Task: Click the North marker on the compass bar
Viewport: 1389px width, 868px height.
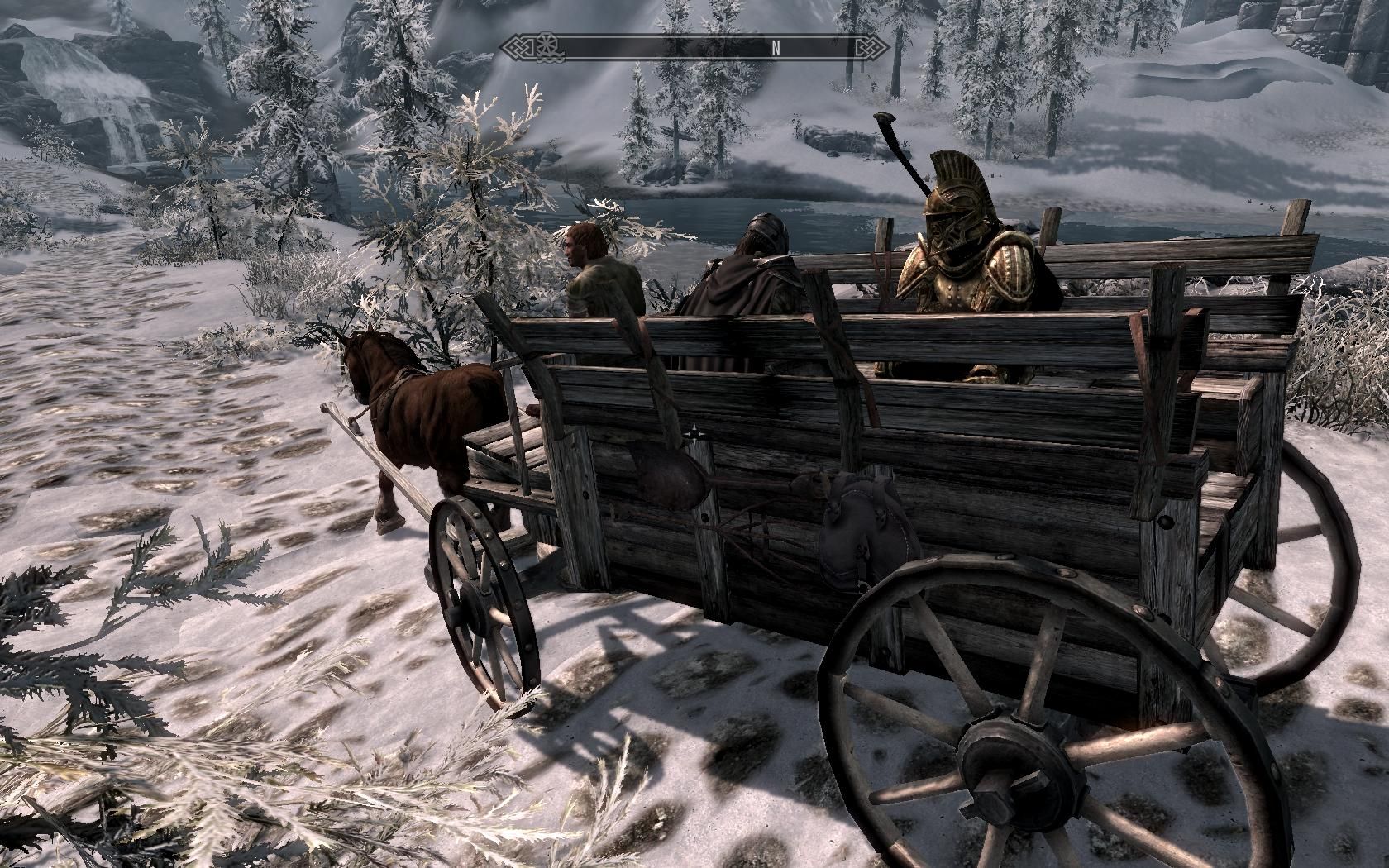Action: pyautogui.click(x=776, y=47)
